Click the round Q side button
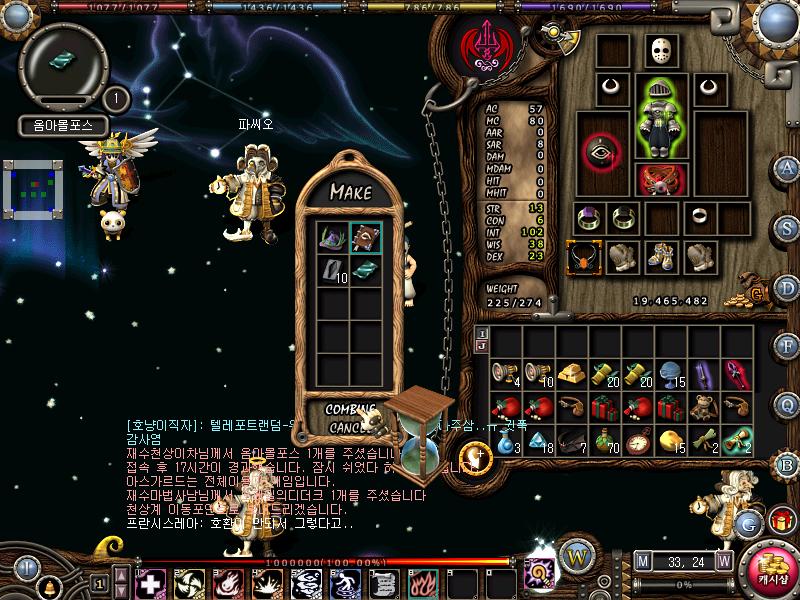 click(788, 403)
